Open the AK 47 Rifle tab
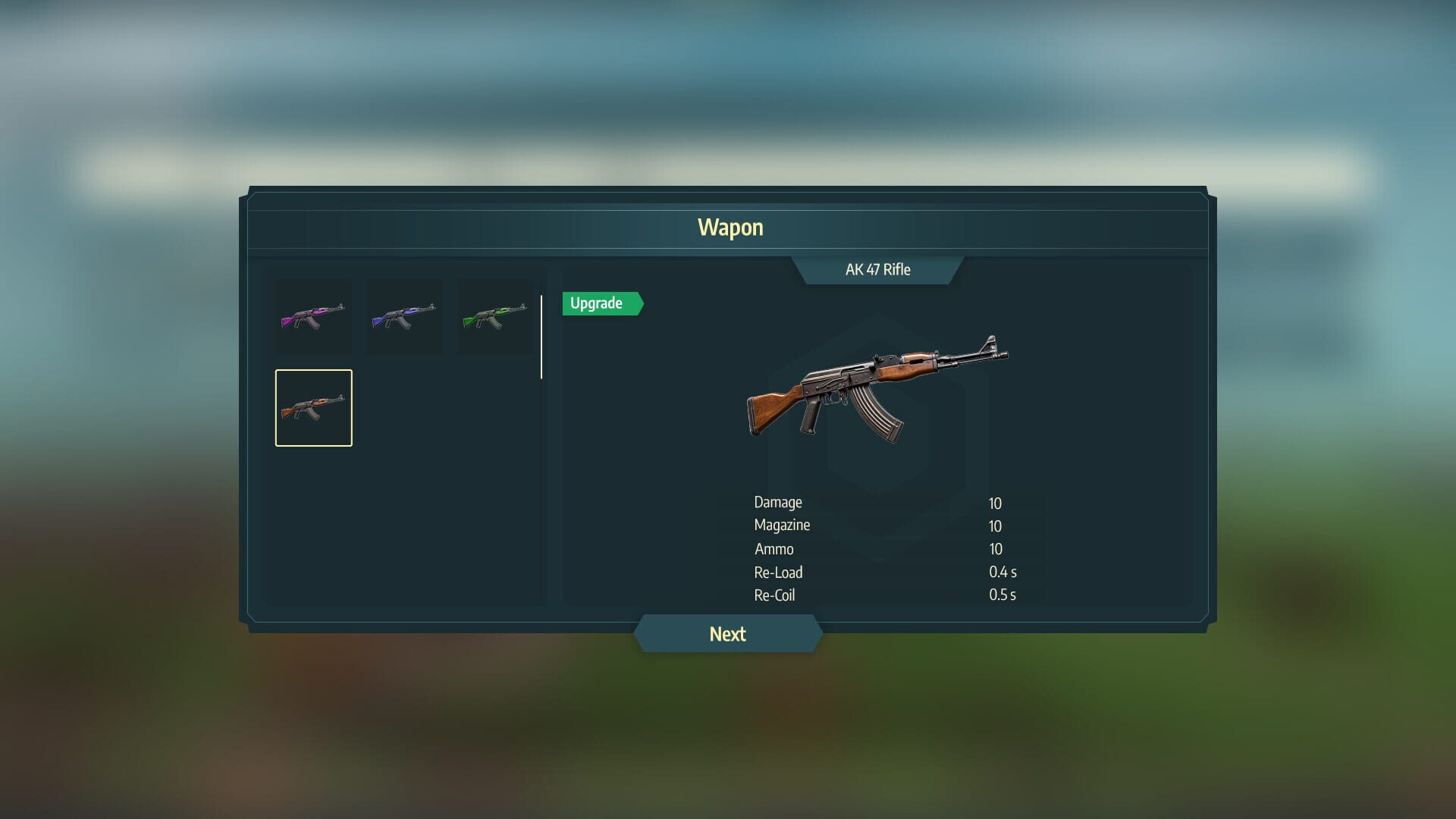The width and height of the screenshot is (1456, 819). click(x=878, y=269)
